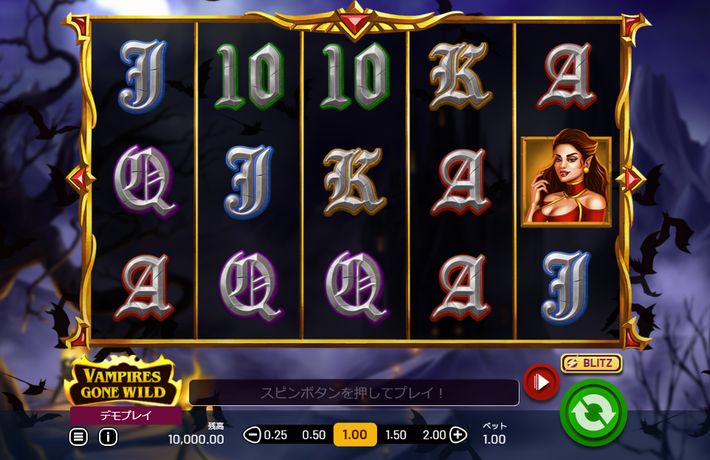Increase the bet with the plus button
The width and height of the screenshot is (710, 460).
pos(458,435)
